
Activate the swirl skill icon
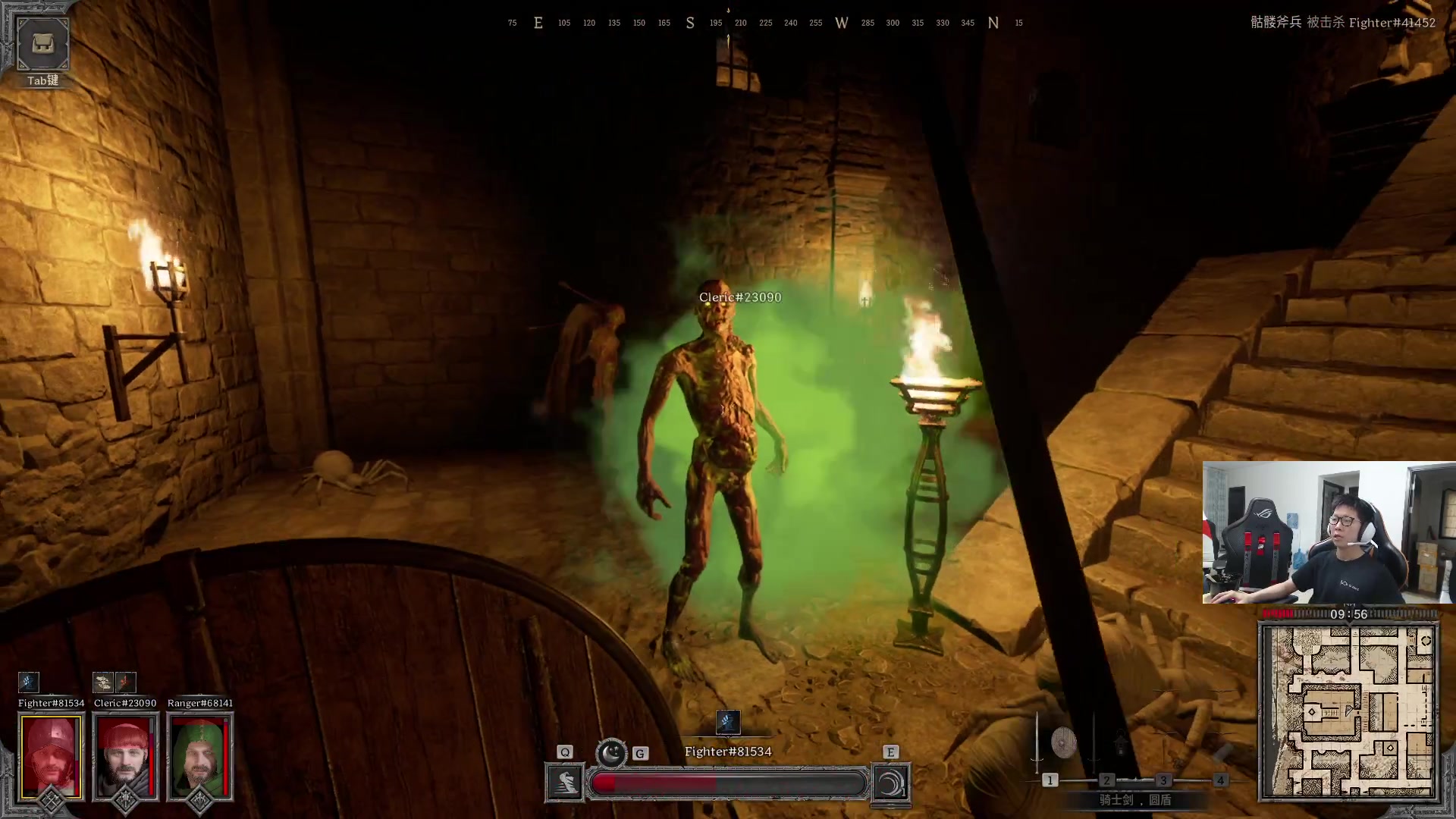[x=891, y=783]
